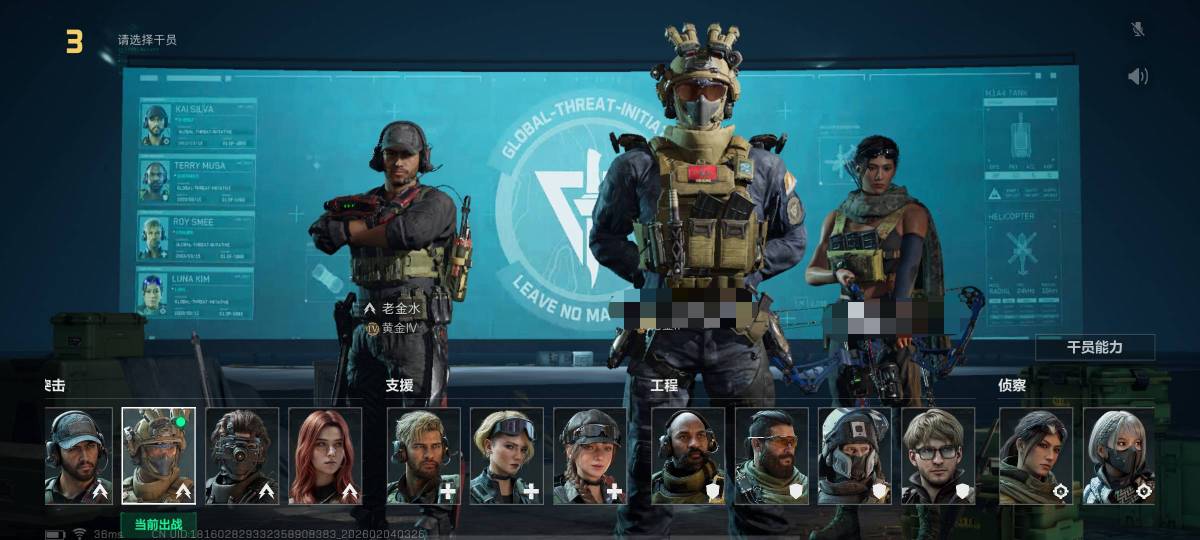Toggle the speaker voice icon
Viewport: 1200px width, 540px height.
(x=1137, y=76)
